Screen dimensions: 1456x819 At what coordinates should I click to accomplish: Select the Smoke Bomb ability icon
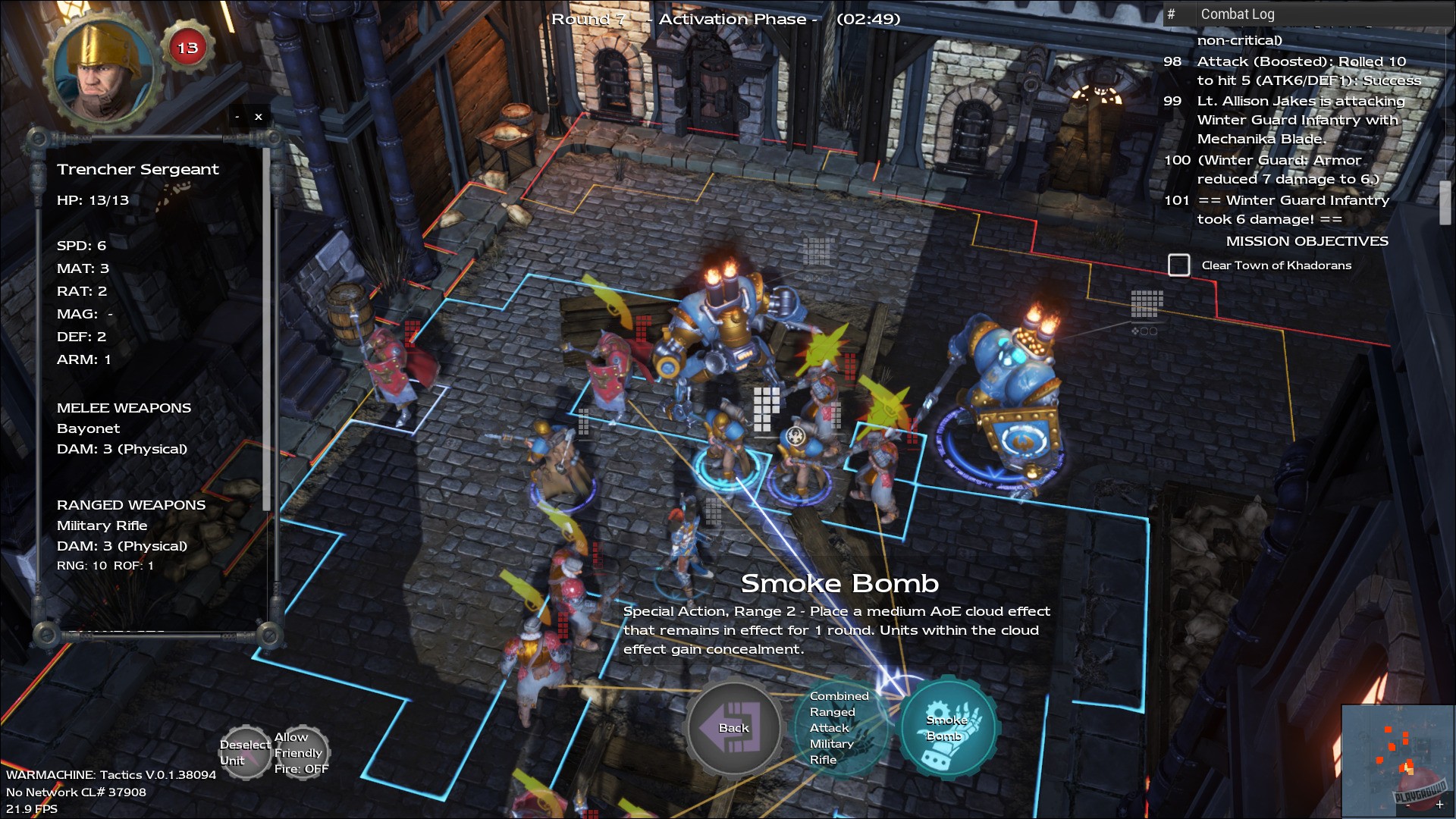pos(949,727)
